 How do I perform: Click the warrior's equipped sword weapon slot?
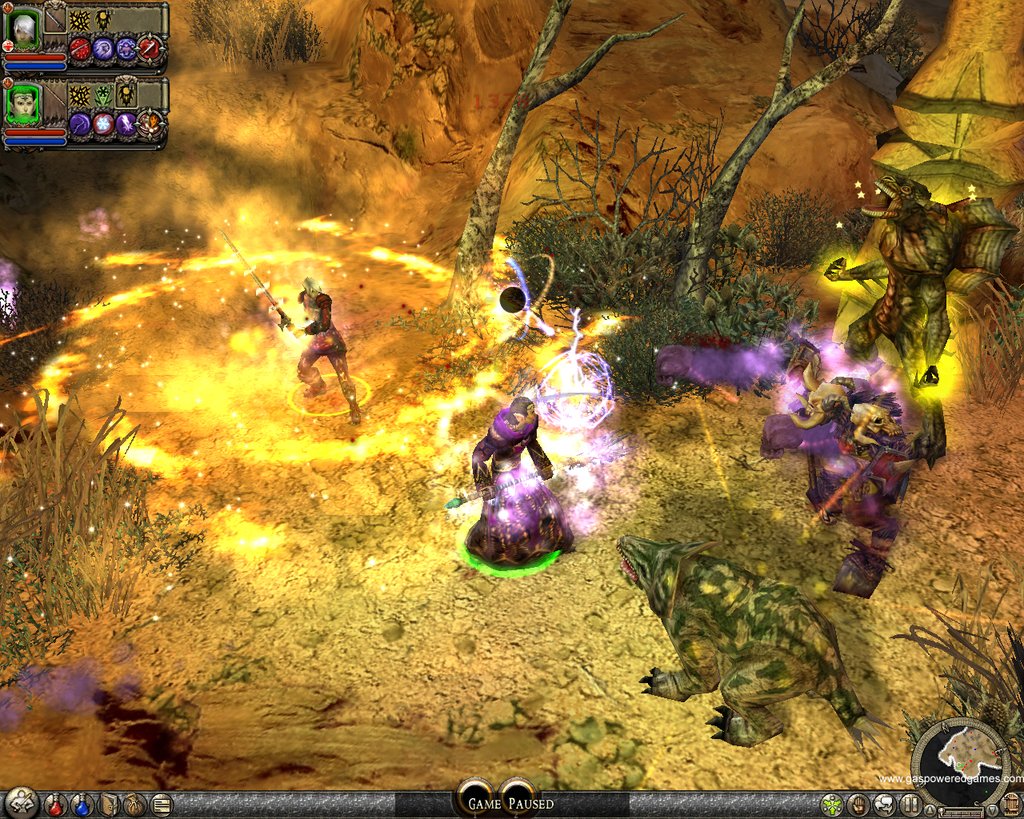(x=54, y=19)
